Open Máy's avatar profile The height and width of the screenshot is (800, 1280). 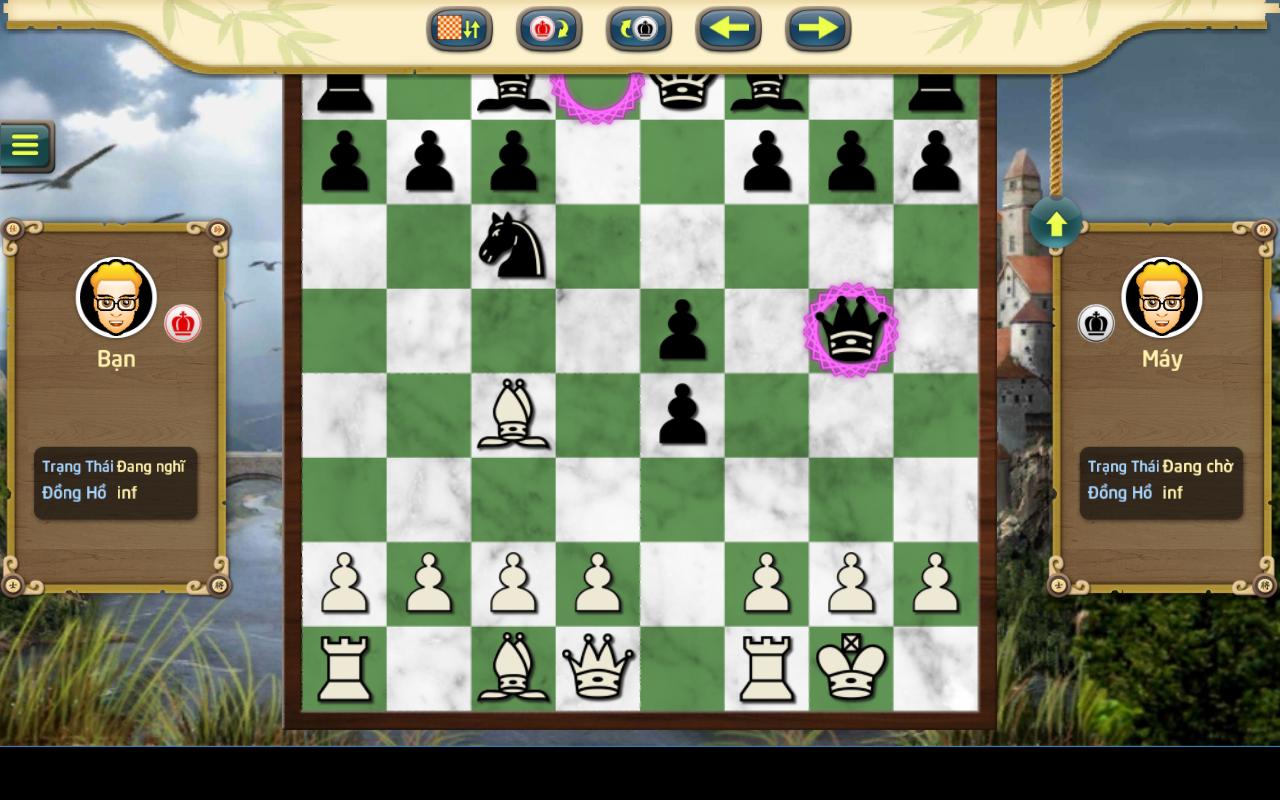[x=1161, y=297]
